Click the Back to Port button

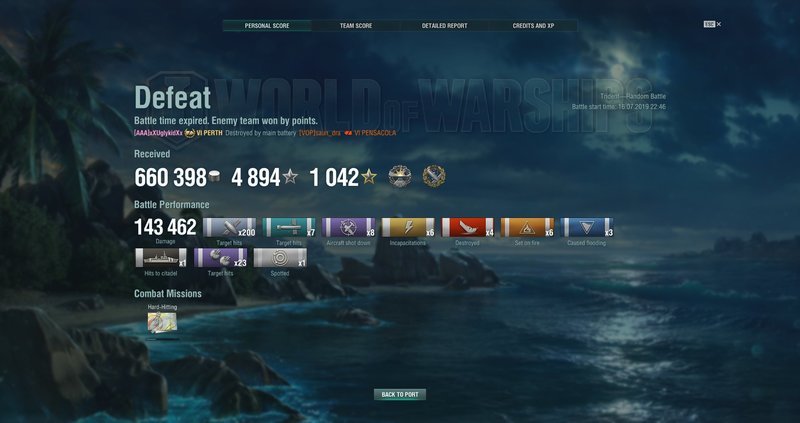click(x=400, y=395)
